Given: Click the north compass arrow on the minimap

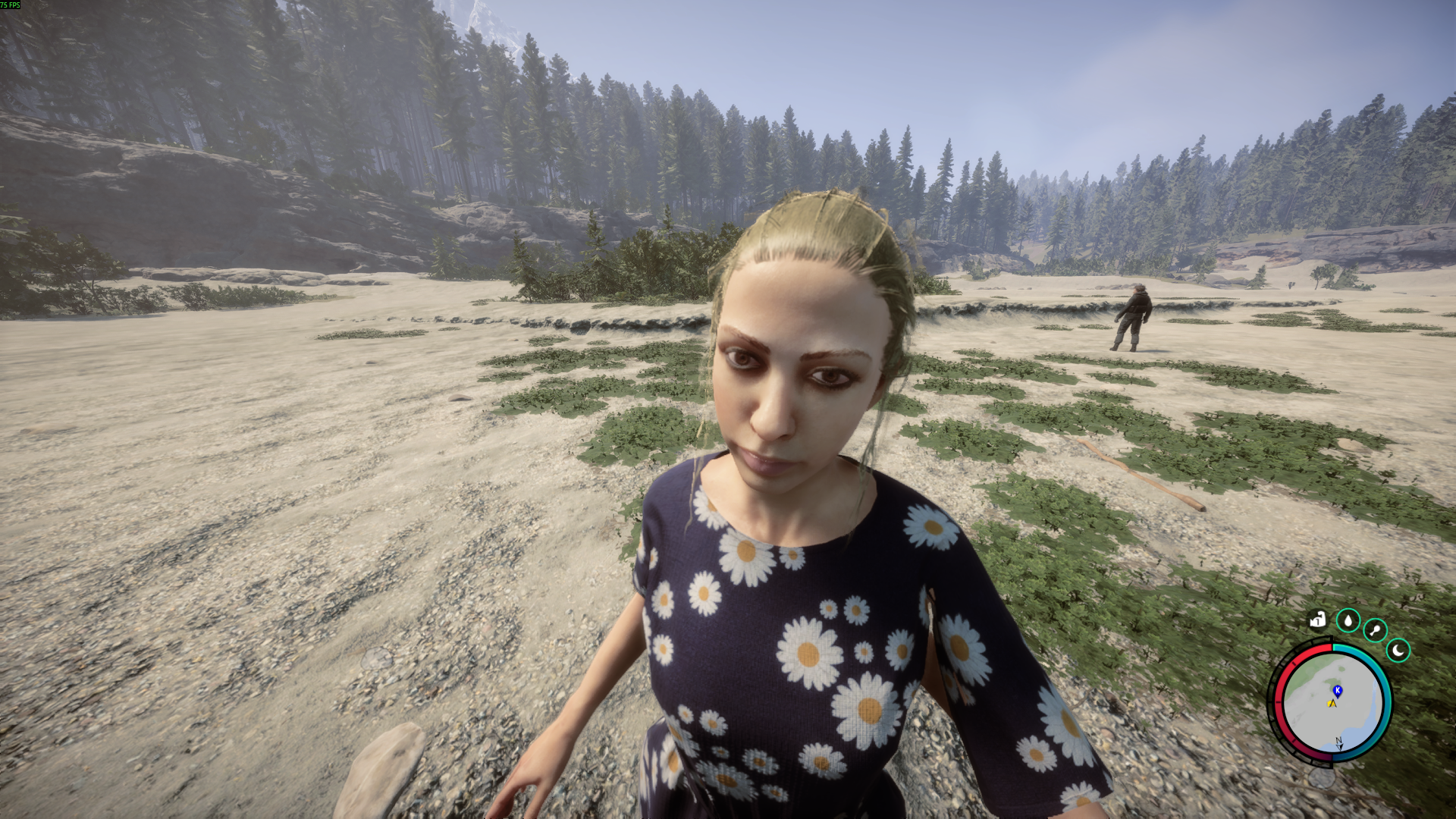Looking at the screenshot, I should tap(1339, 744).
